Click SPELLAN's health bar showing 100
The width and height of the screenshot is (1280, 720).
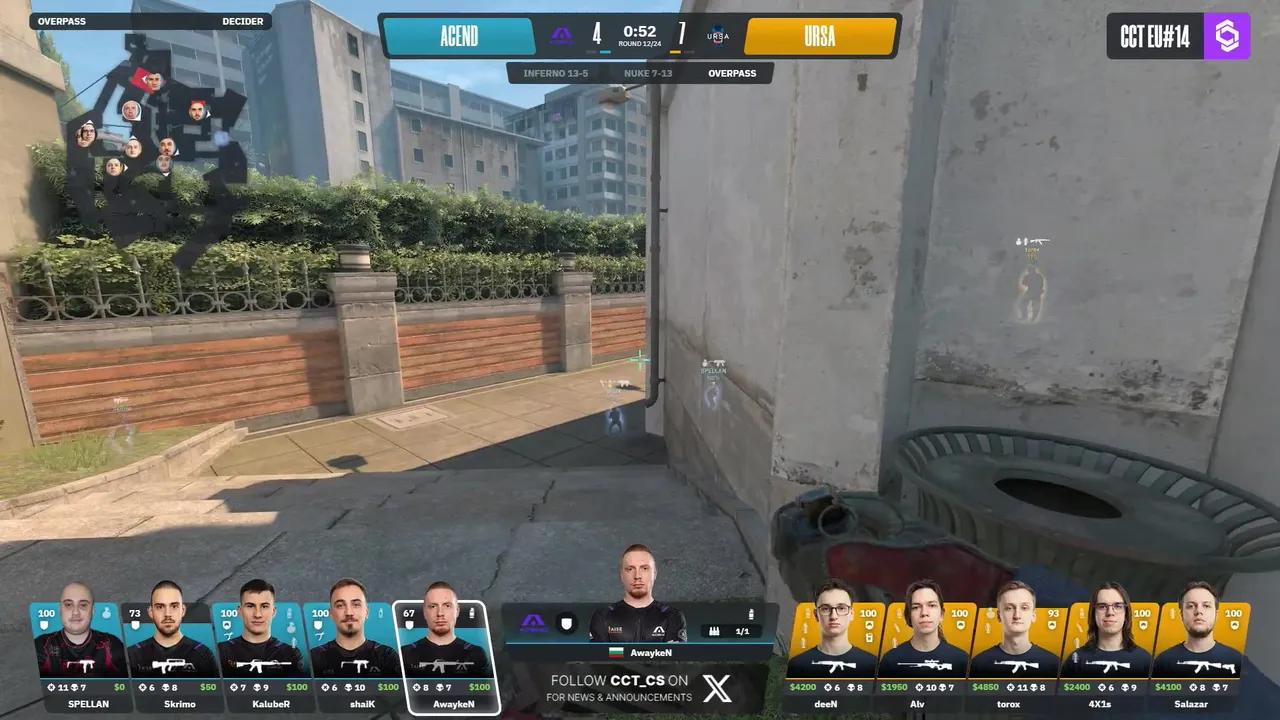pyautogui.click(x=45, y=612)
